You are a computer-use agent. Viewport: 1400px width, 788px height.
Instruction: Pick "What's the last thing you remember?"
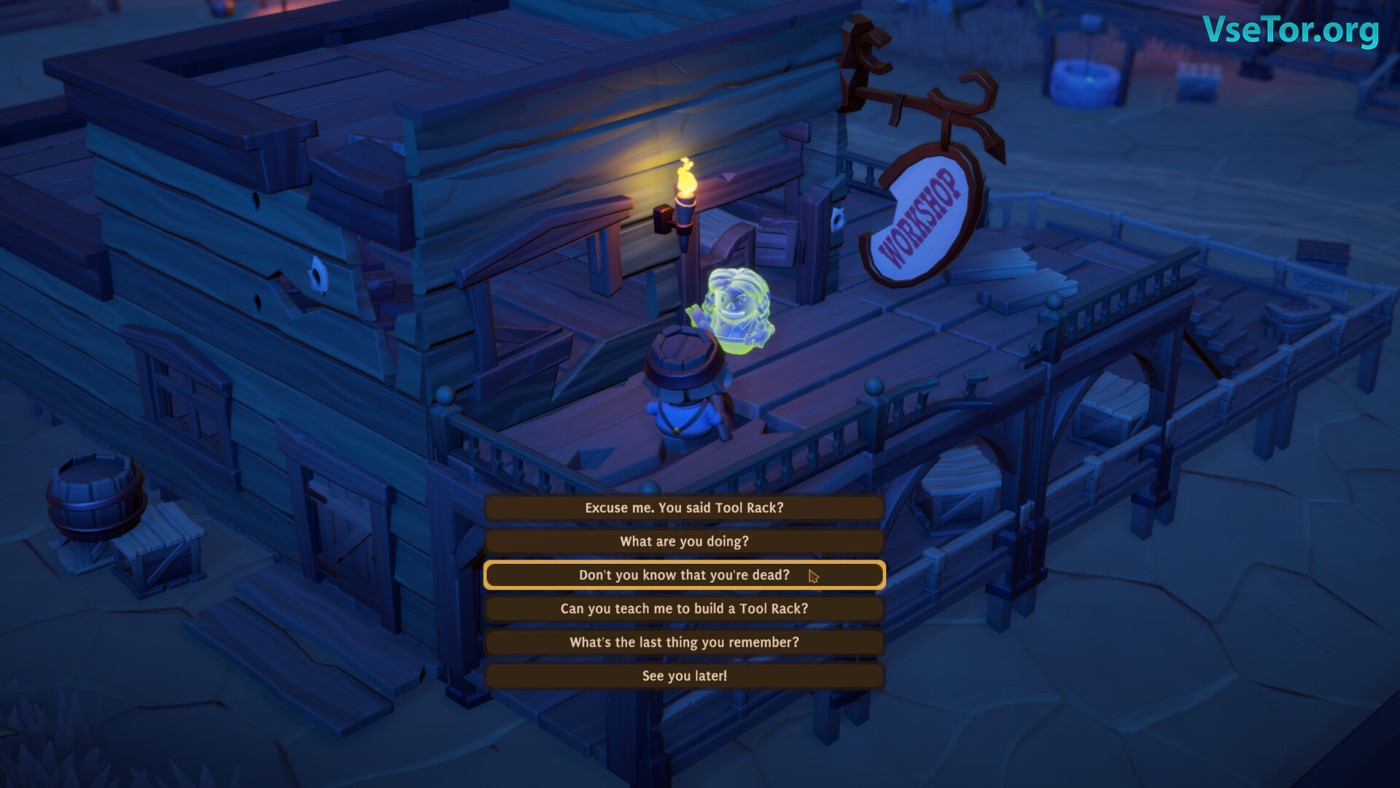684,643
